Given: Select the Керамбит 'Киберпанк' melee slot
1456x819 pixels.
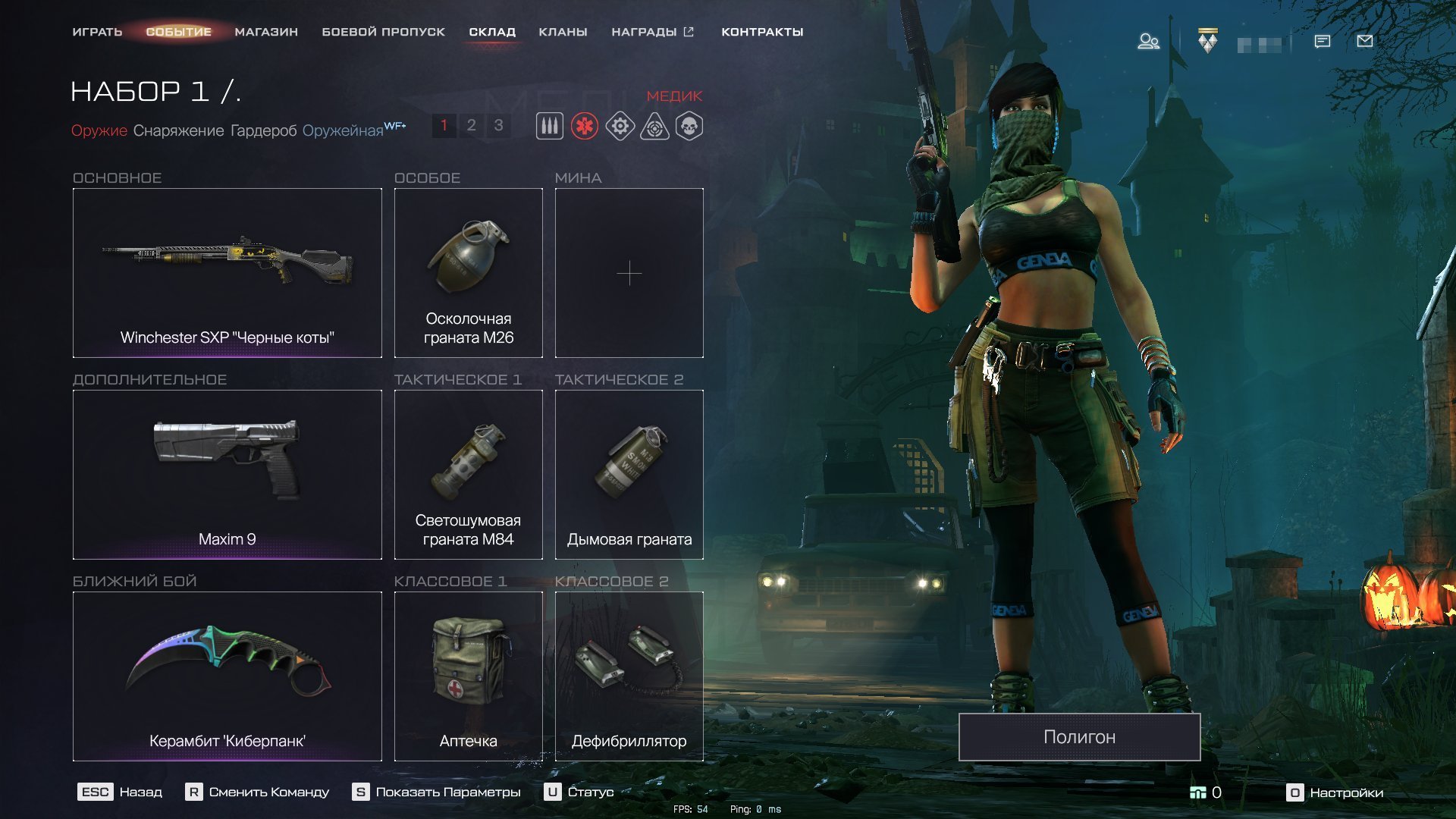Looking at the screenshot, I should point(227,676).
